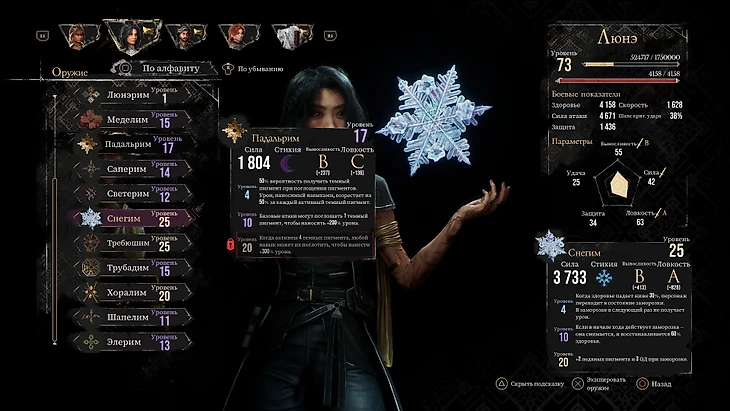This screenshot has width=730, height=411.
Task: Switch to the white-haired character's portrait
Action: tap(287, 35)
